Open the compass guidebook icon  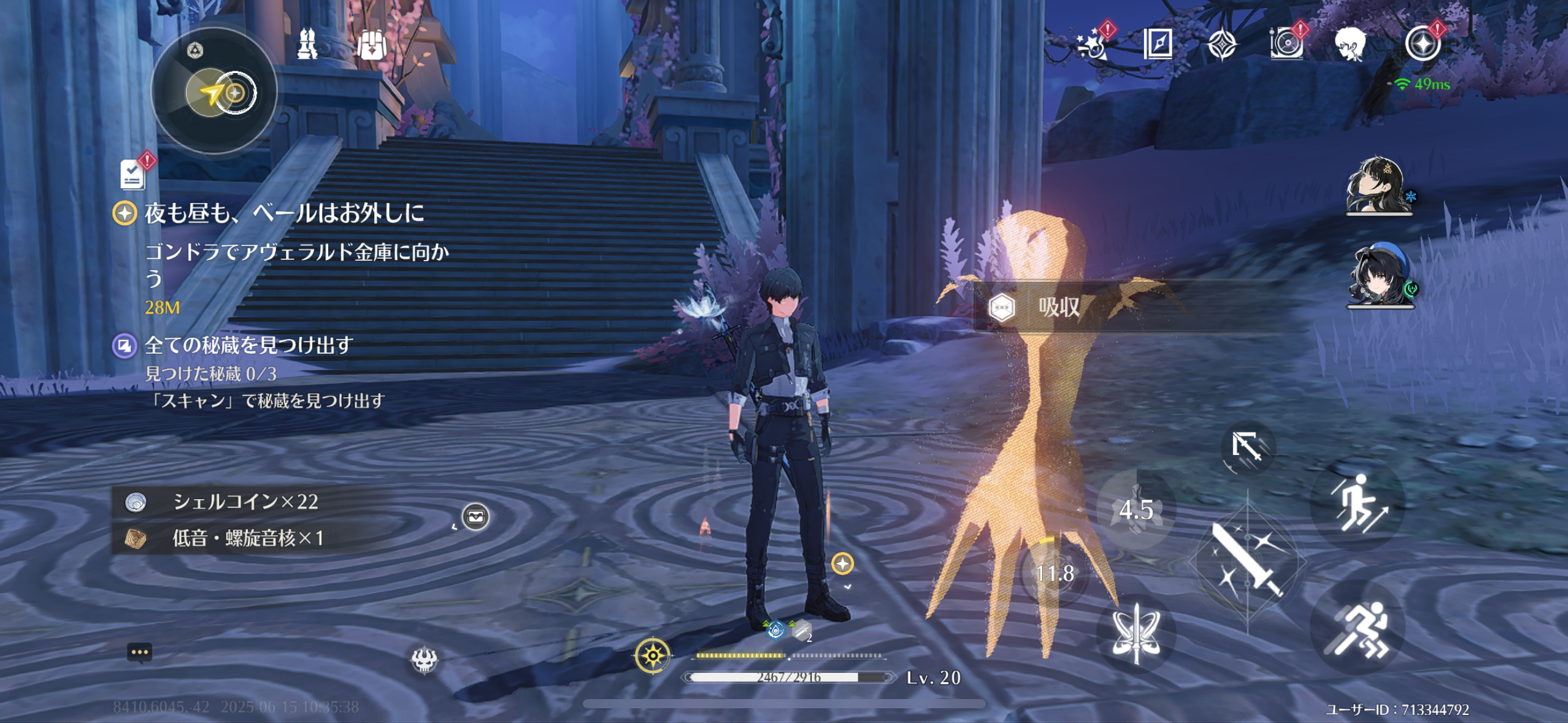coord(1158,44)
